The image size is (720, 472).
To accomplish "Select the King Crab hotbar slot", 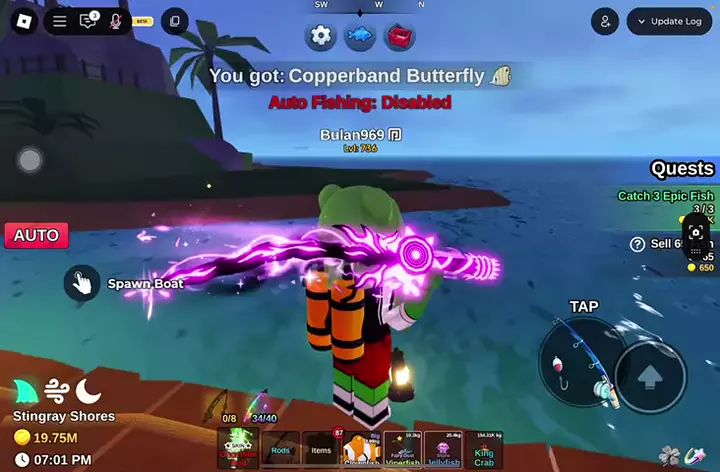I will tap(484, 449).
